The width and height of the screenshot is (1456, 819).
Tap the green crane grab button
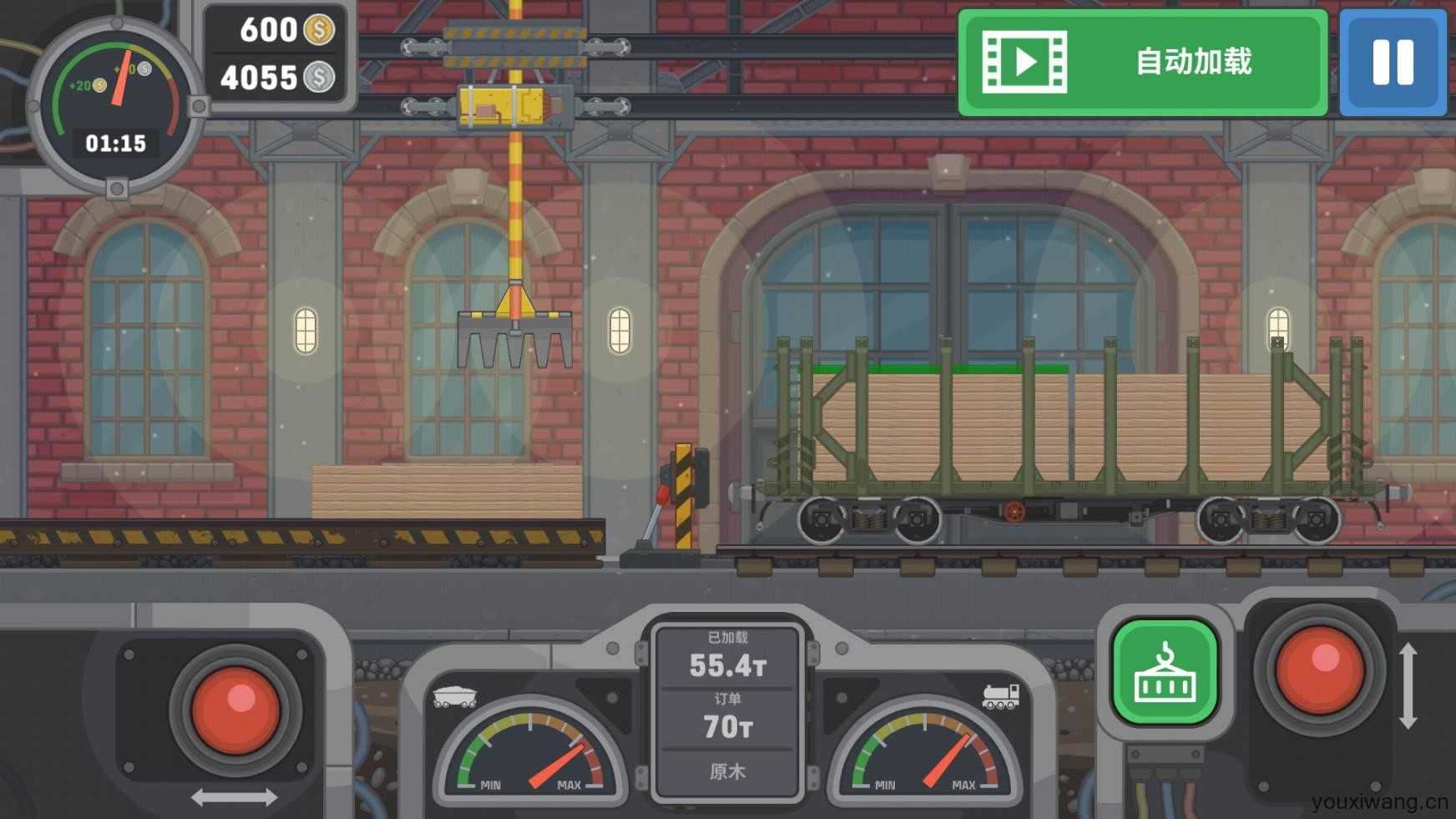[1165, 672]
